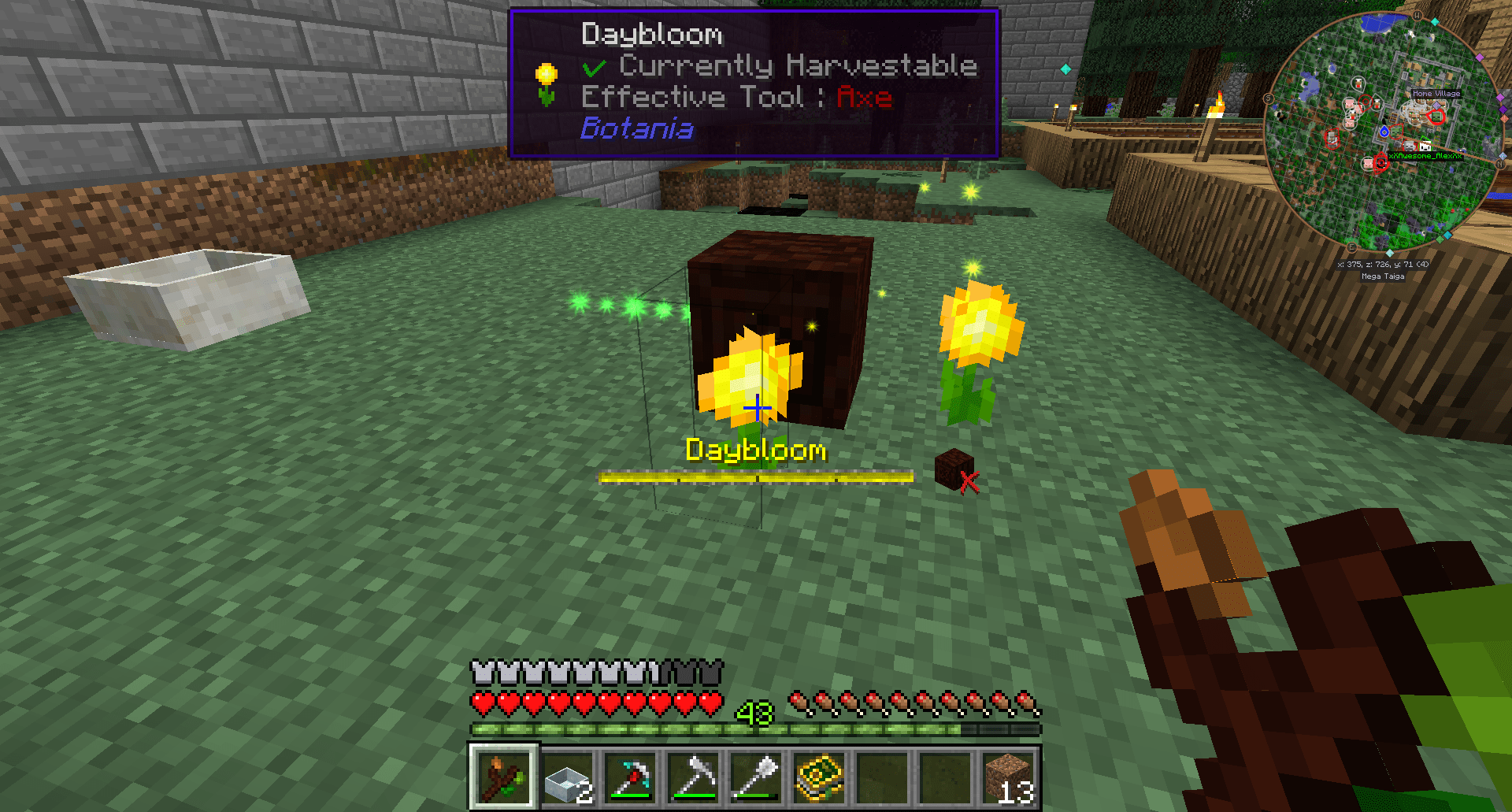Click the Mega Taiga biome label below the minimap
This screenshot has width=1512, height=812.
(1384, 276)
